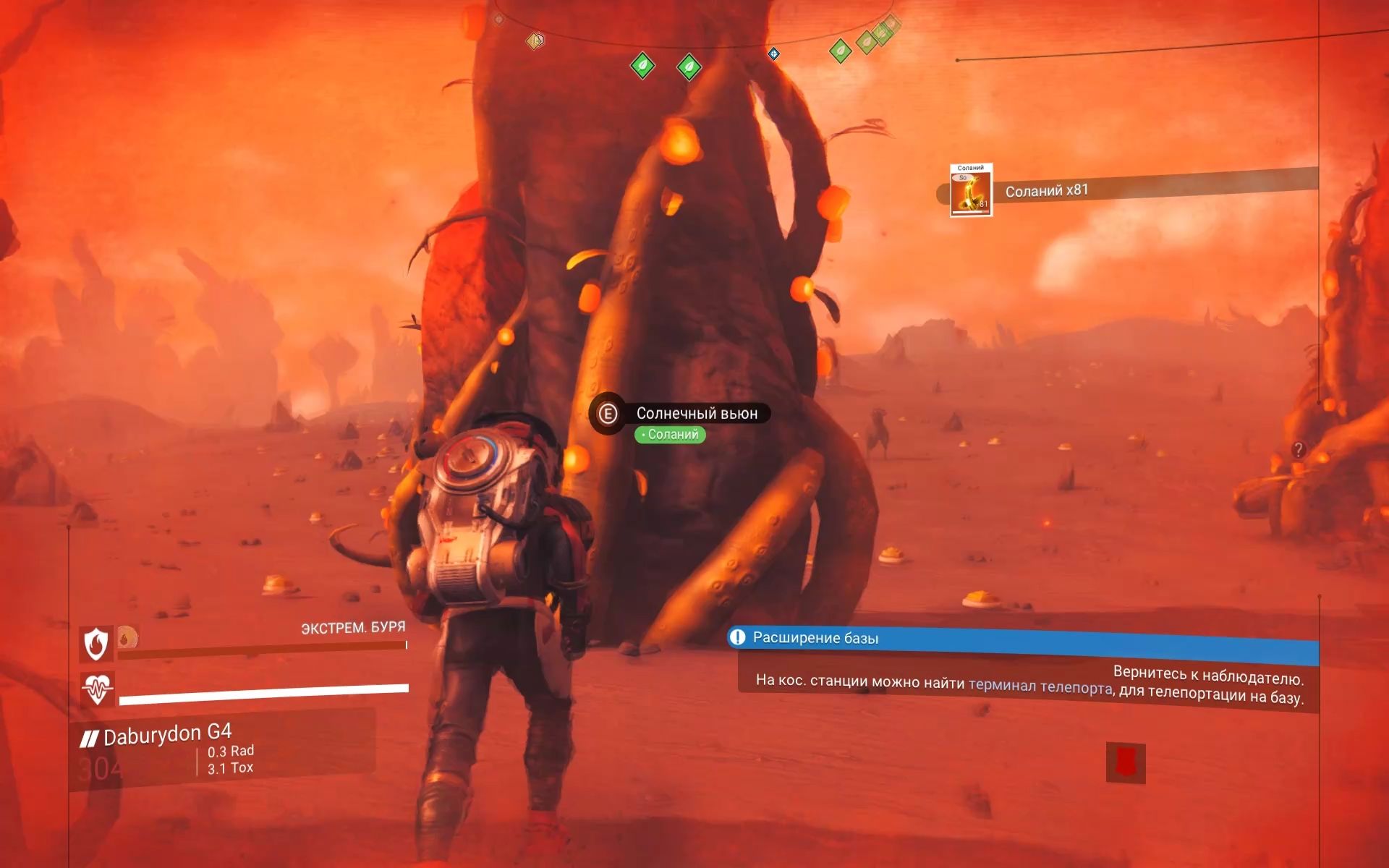Open the Расширение базы mission notification

pyautogui.click(x=815, y=638)
